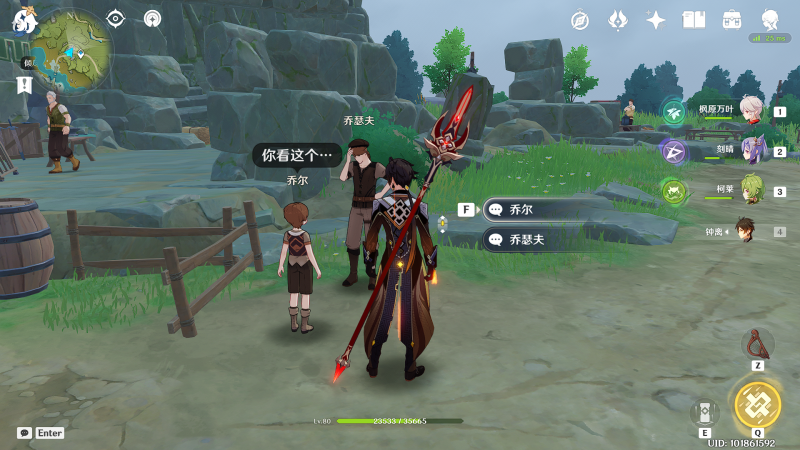Open the chat box speech bubble
This screenshot has height=450, width=800.
[x=24, y=433]
